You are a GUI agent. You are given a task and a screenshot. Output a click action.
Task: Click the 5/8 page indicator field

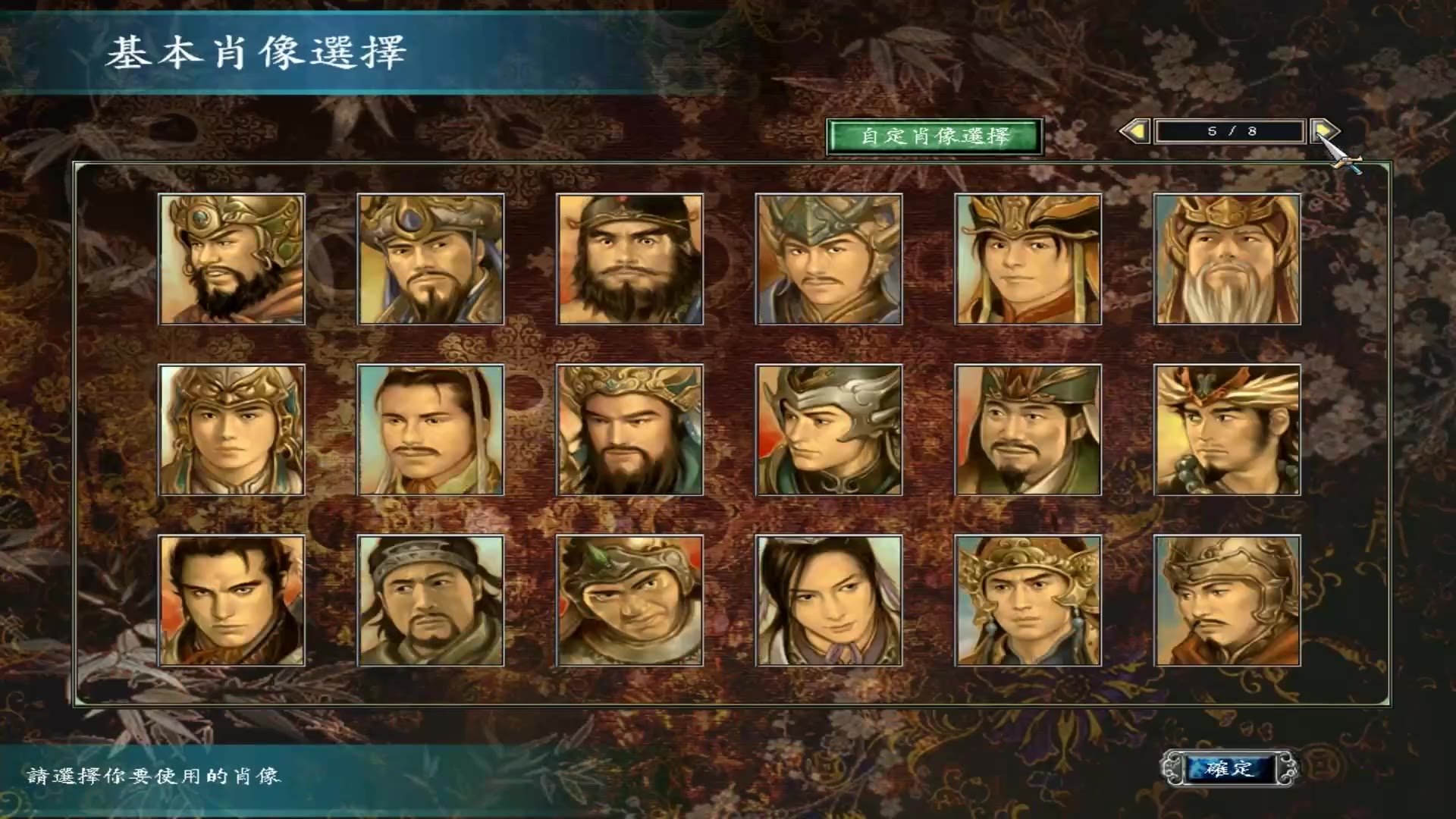coord(1232,131)
